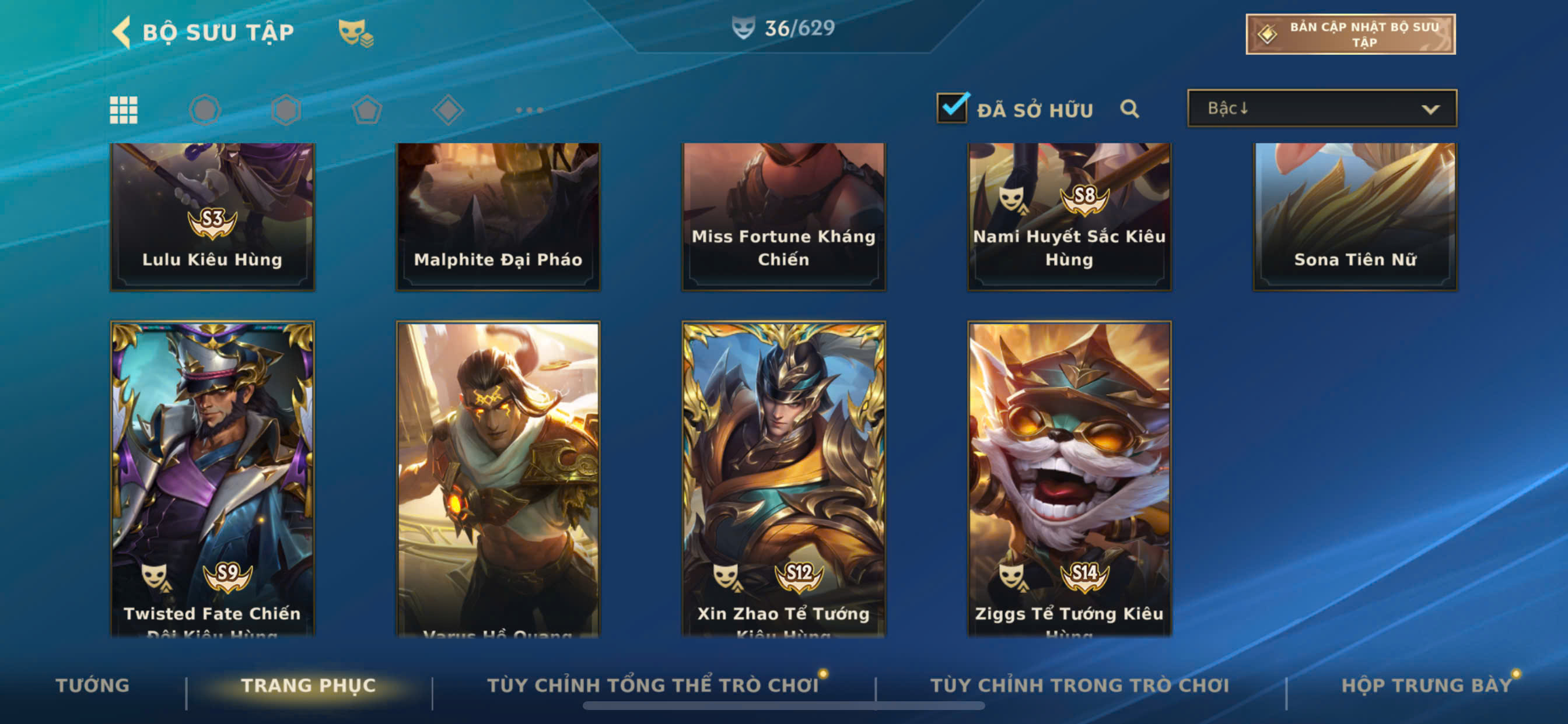
Task: Choose the Ziggs Tể Tướng card
Action: tap(1069, 477)
